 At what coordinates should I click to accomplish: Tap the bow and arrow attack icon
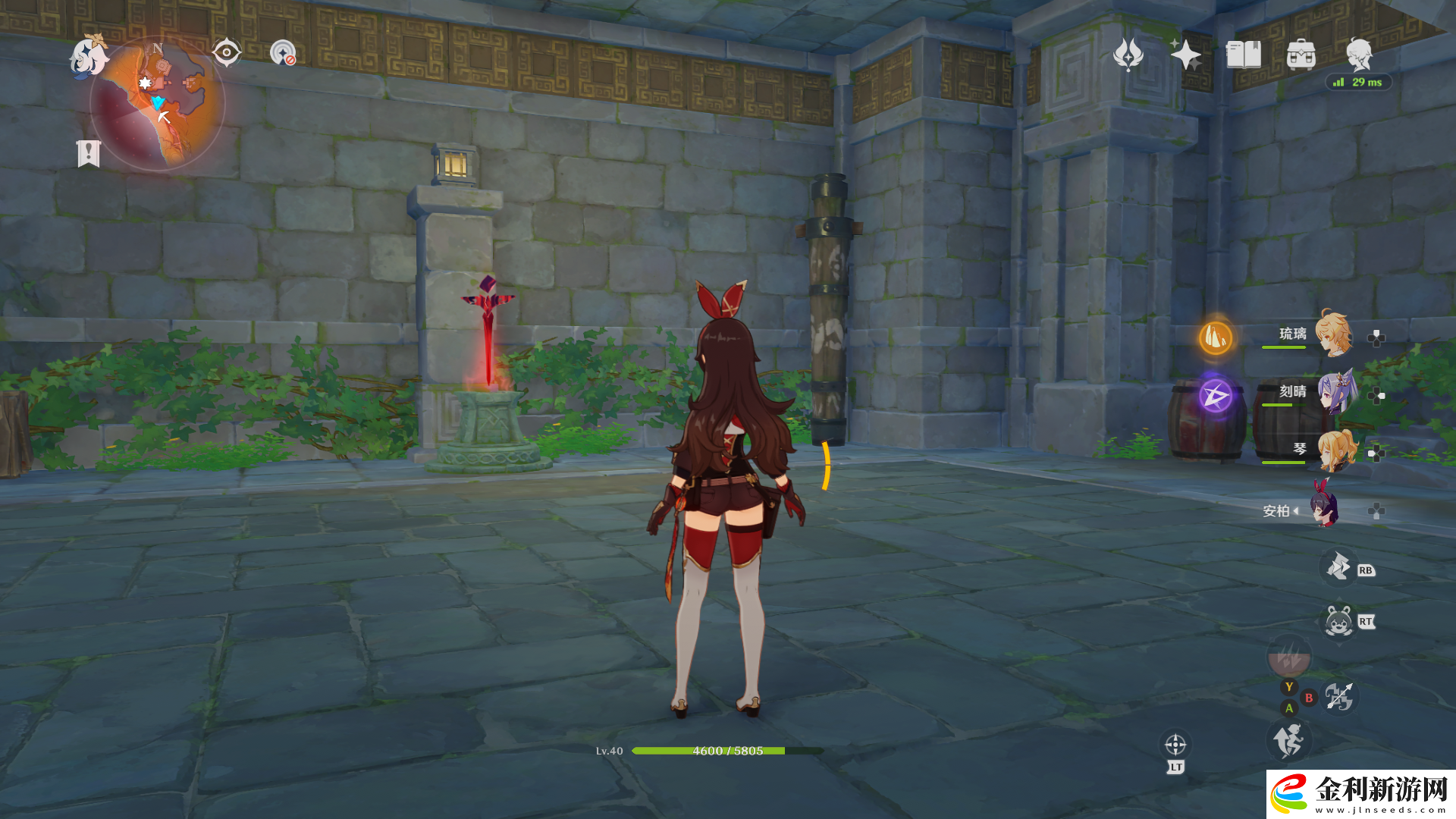1338,696
